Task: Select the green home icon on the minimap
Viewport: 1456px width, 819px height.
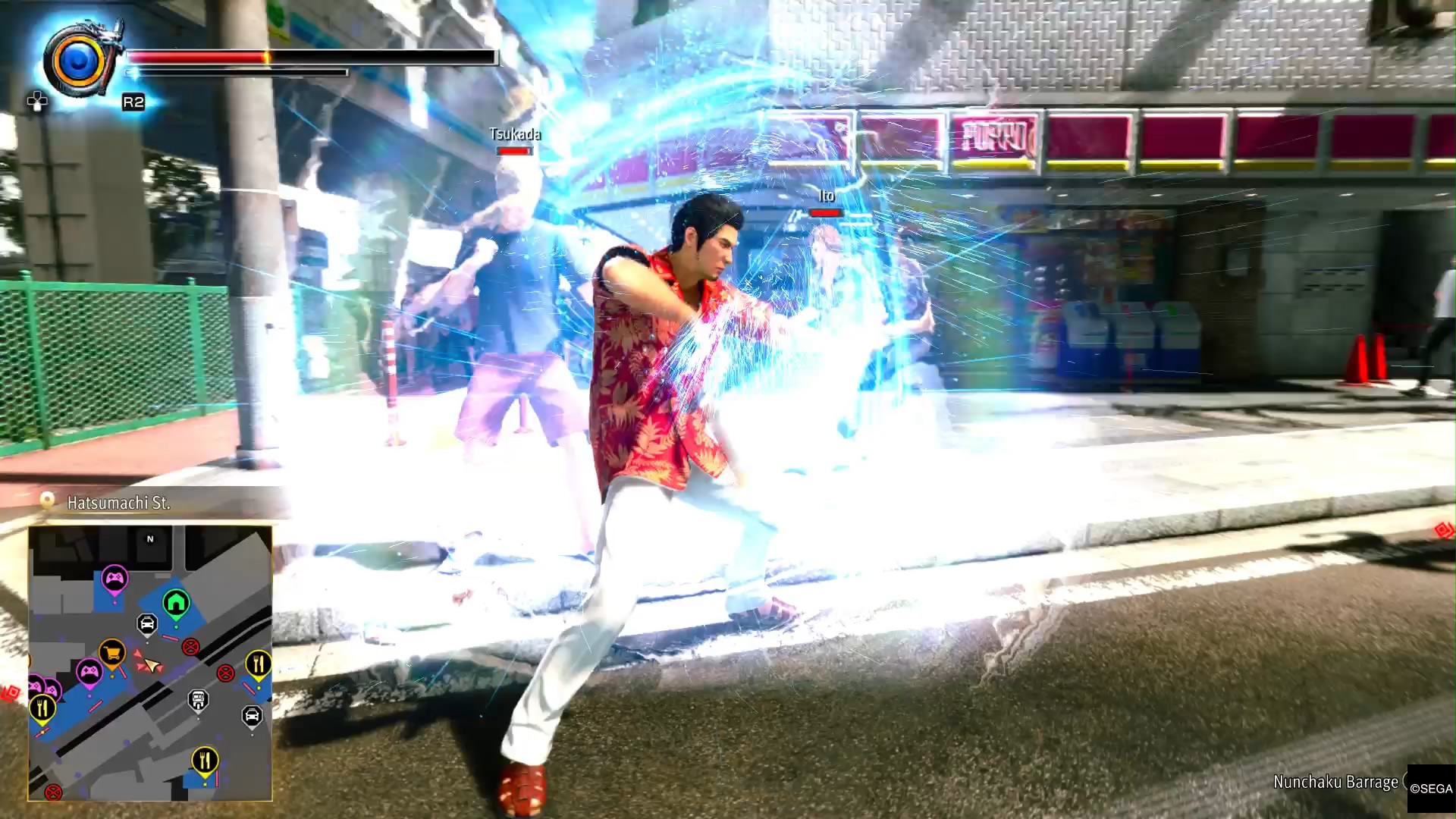Action: point(176,603)
